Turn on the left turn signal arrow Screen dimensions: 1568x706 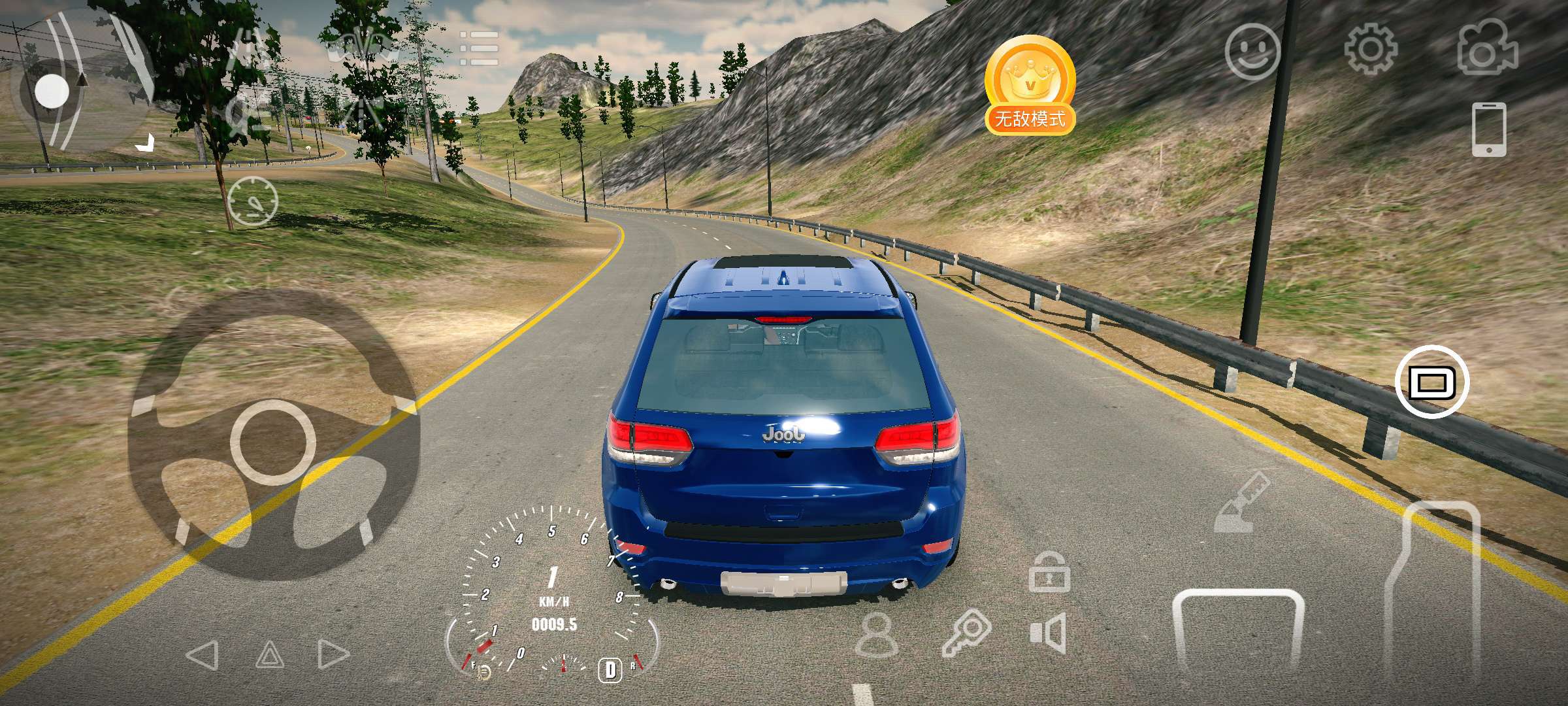[x=203, y=654]
